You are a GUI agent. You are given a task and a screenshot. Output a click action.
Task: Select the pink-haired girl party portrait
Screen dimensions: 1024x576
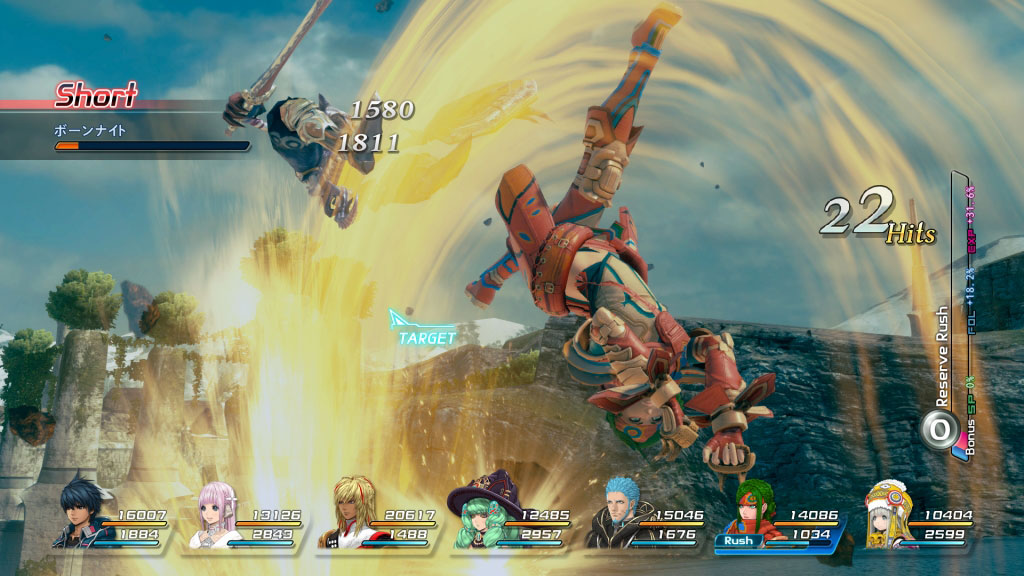coord(211,513)
